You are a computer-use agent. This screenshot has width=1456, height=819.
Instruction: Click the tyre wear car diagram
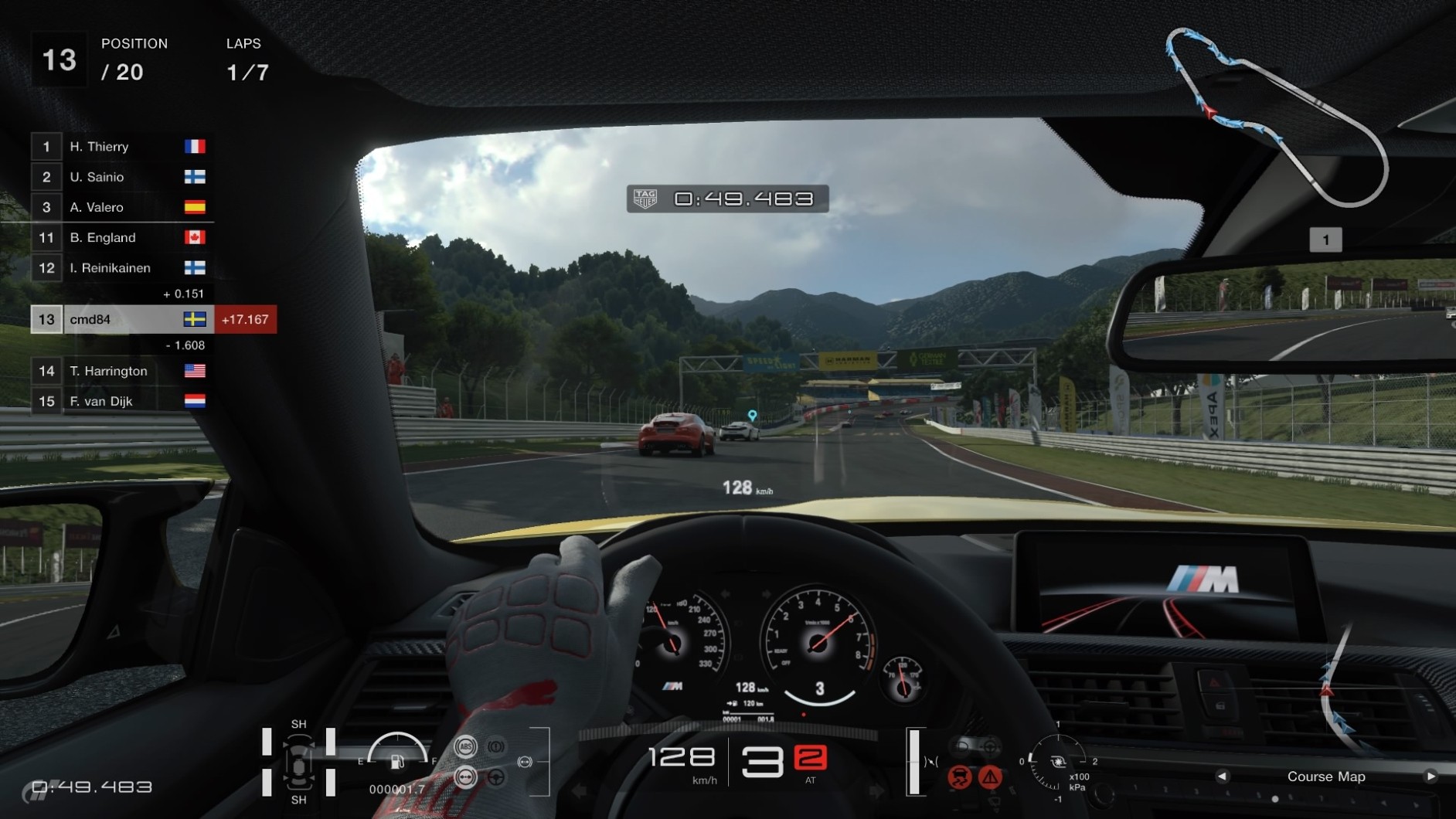[298, 763]
